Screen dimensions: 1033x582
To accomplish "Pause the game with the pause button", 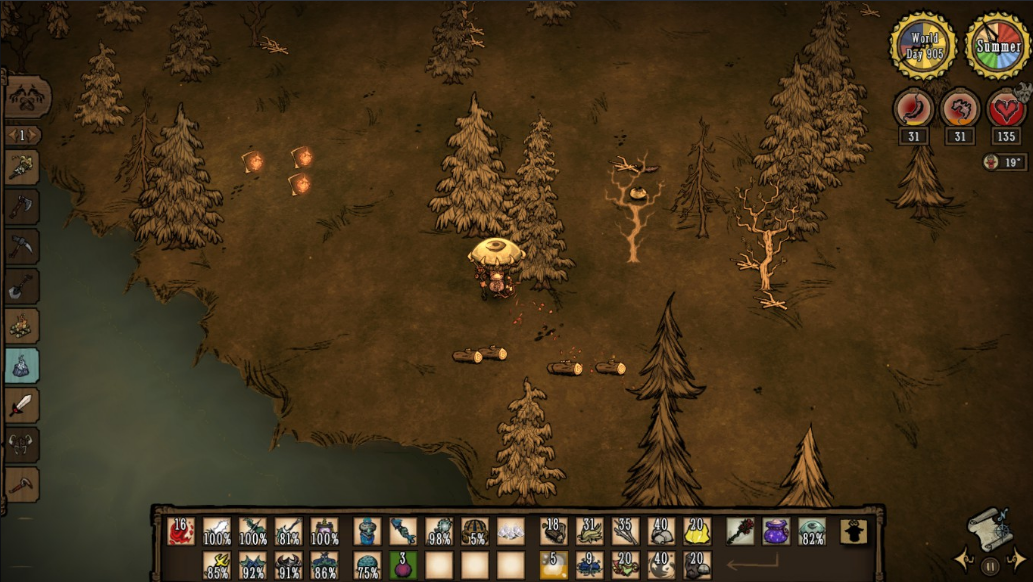I will coord(990,566).
